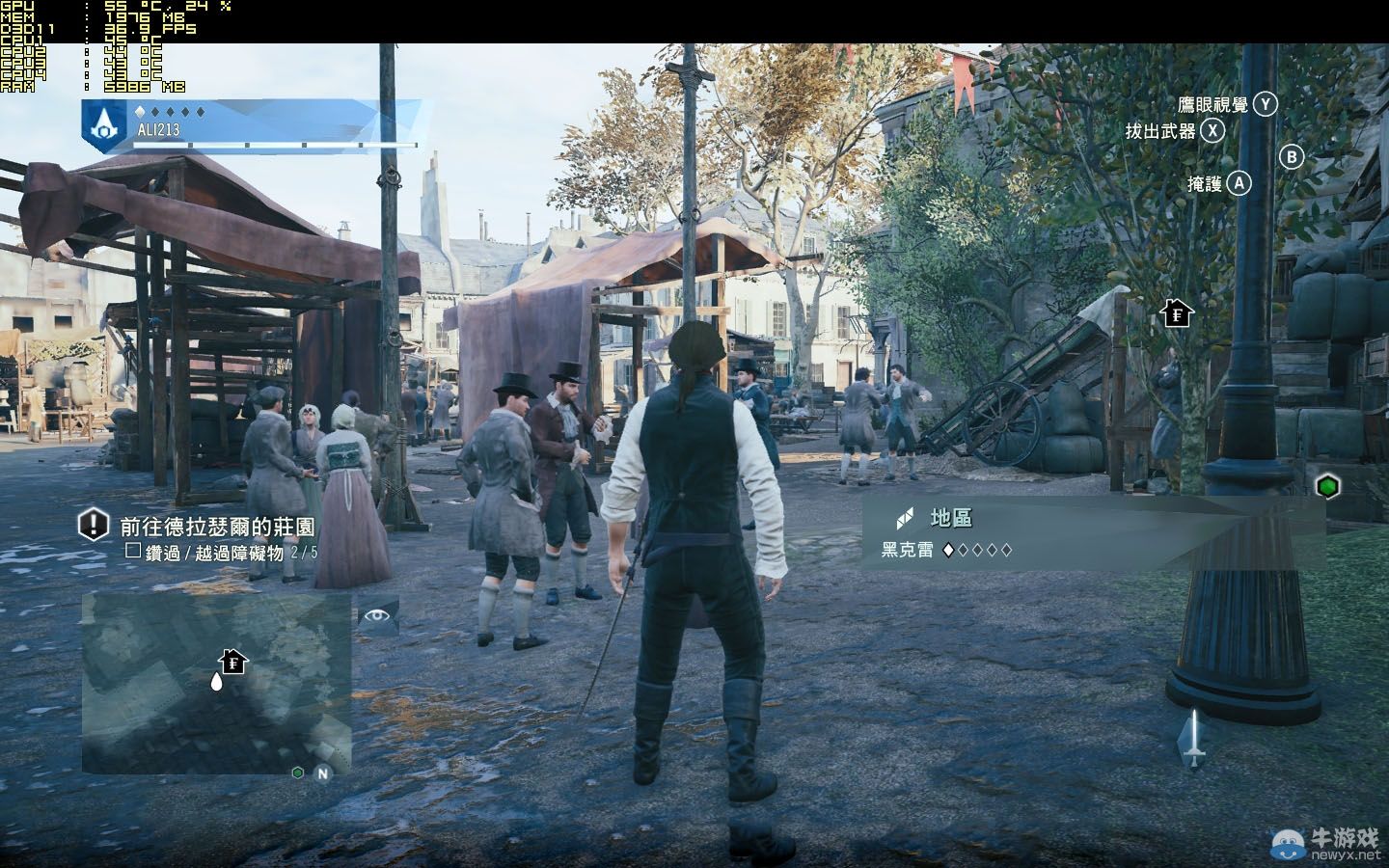Select the shop house marker in the world view
Image resolution: width=1389 pixels, height=868 pixels.
point(1177,313)
